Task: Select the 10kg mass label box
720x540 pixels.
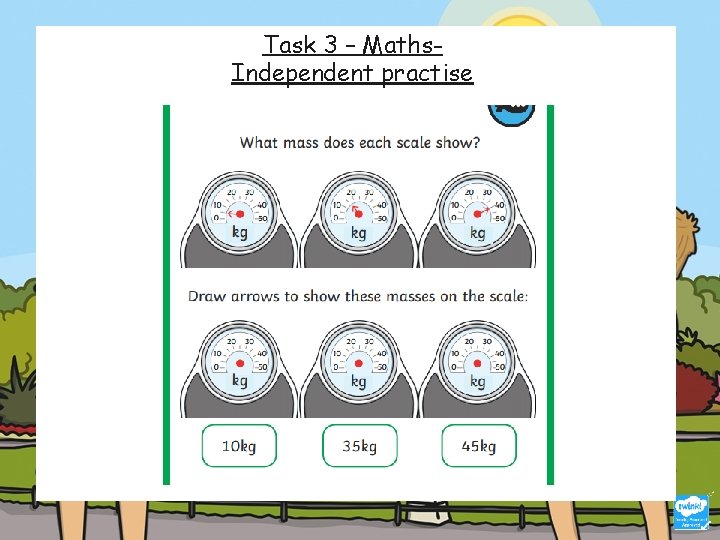Action: (239, 446)
